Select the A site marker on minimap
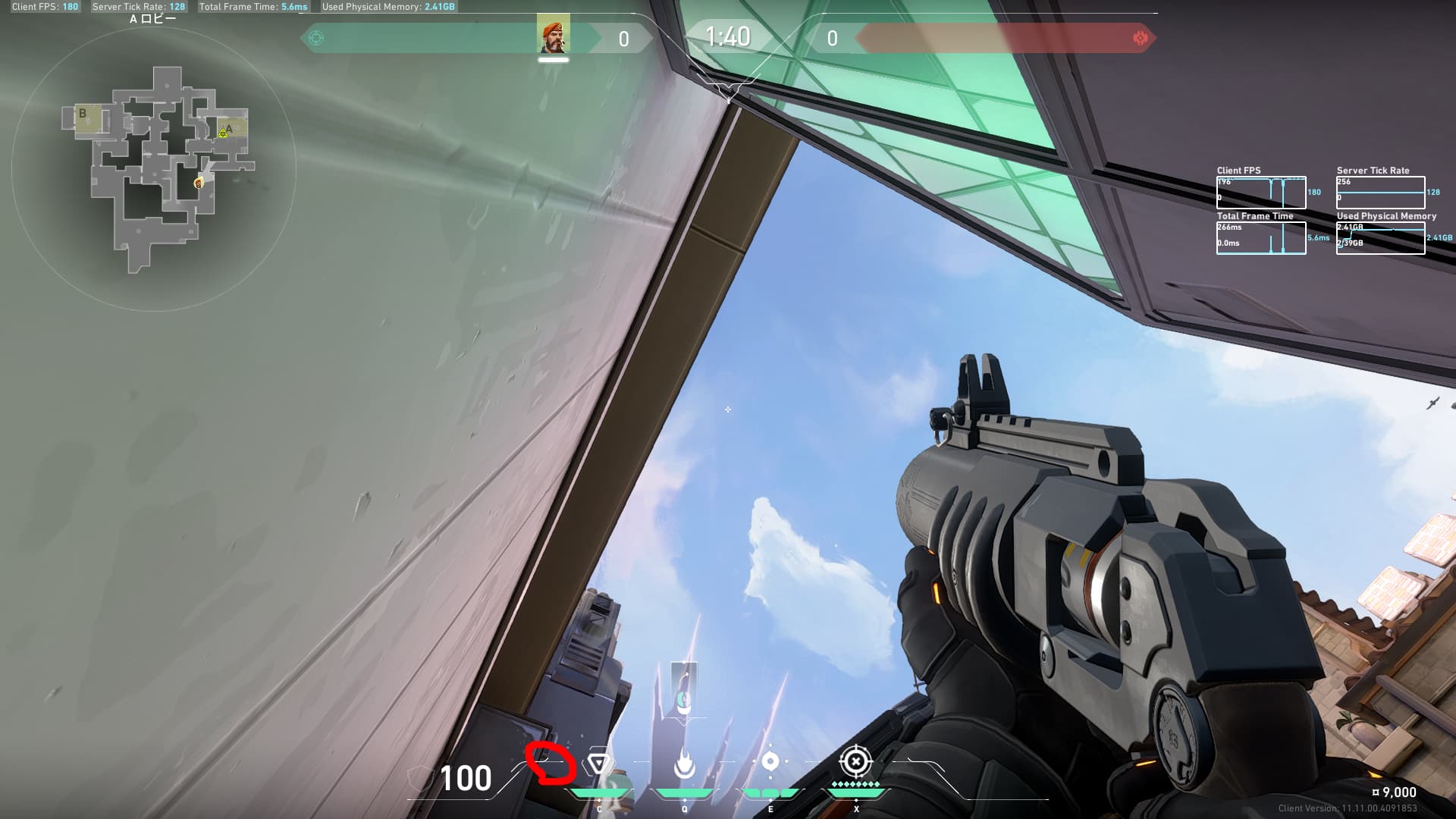Screen dimensions: 1456x819 (x=229, y=128)
